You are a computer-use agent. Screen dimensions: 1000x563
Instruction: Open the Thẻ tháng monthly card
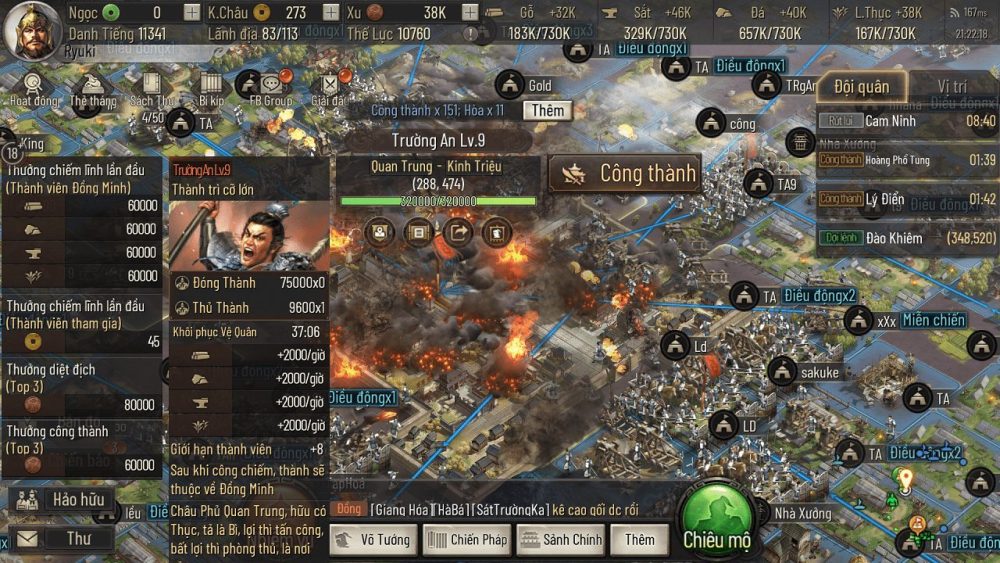[x=92, y=88]
